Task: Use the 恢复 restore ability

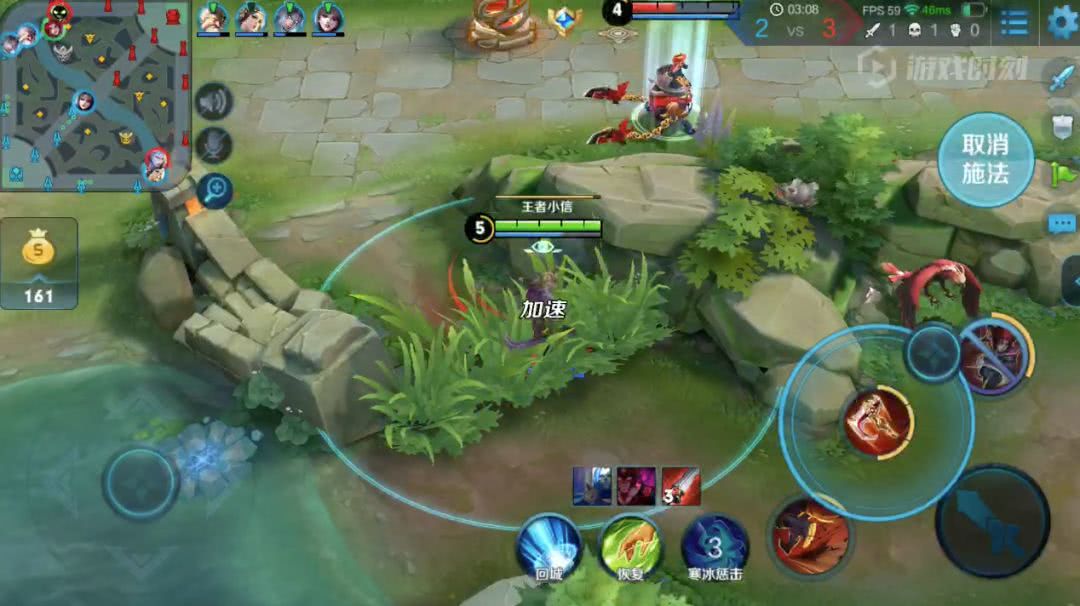Action: click(630, 546)
